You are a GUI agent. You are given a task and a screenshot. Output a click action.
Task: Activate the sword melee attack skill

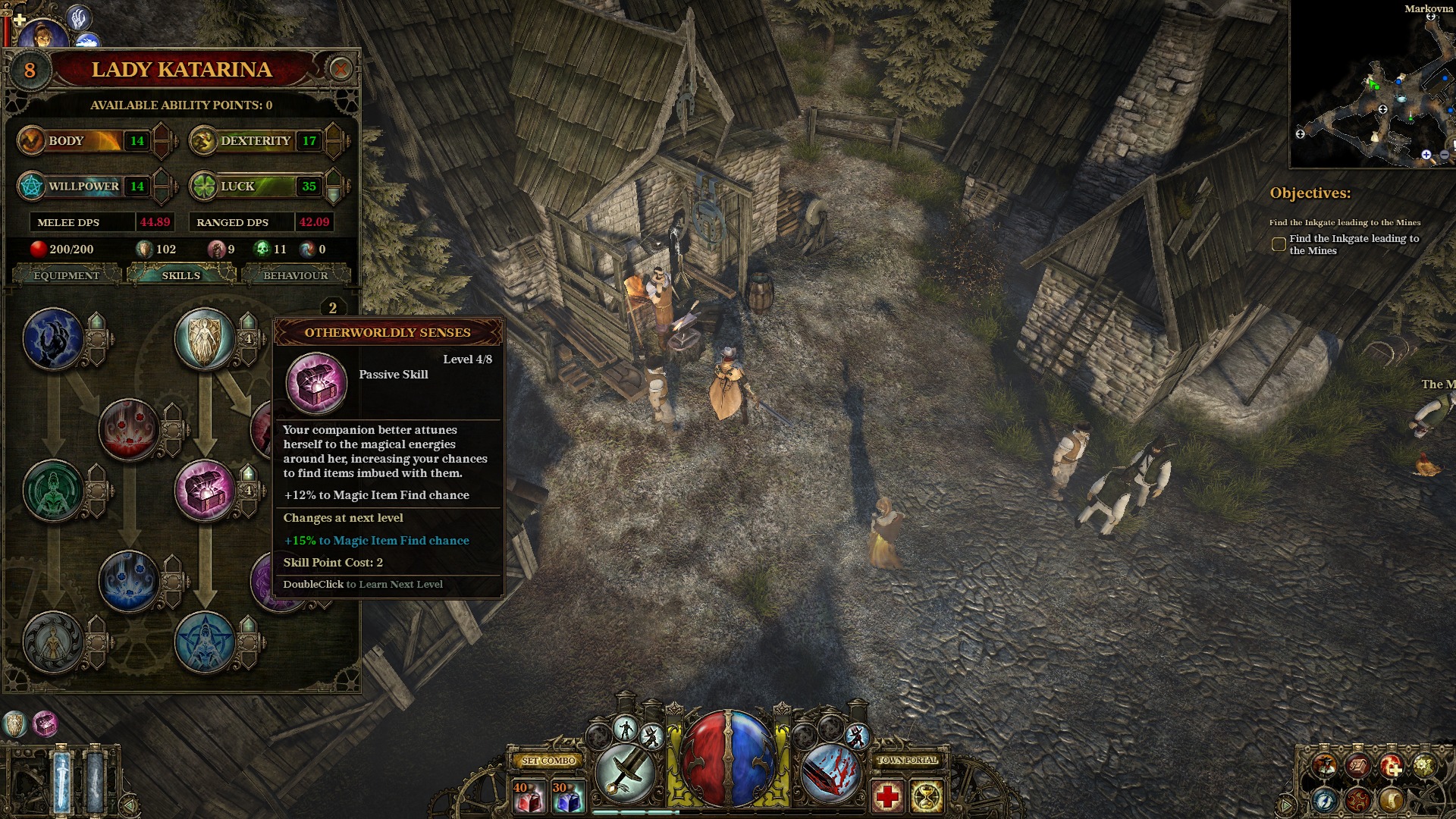tap(626, 773)
